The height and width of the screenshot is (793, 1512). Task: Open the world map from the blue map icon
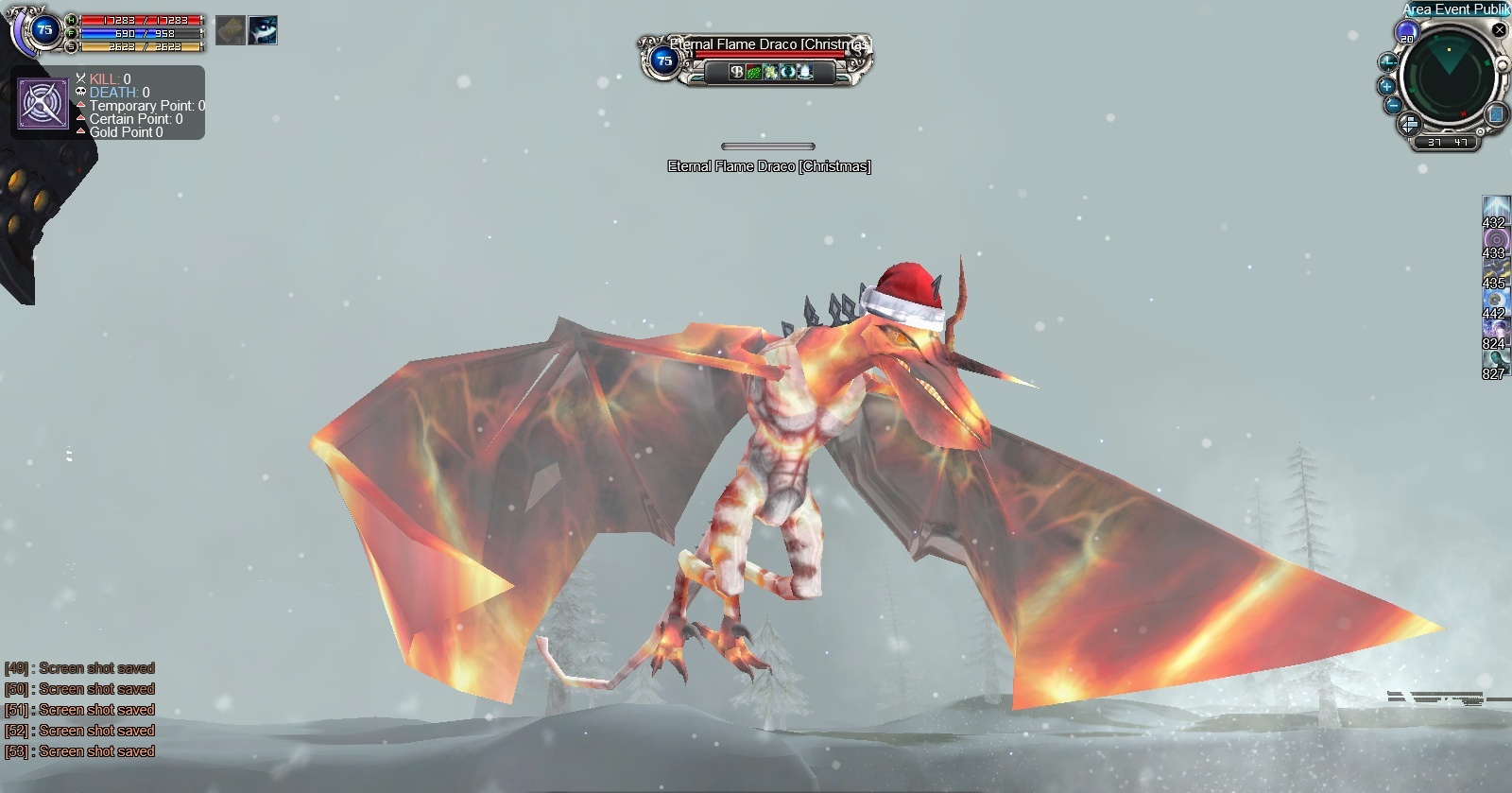click(1496, 114)
